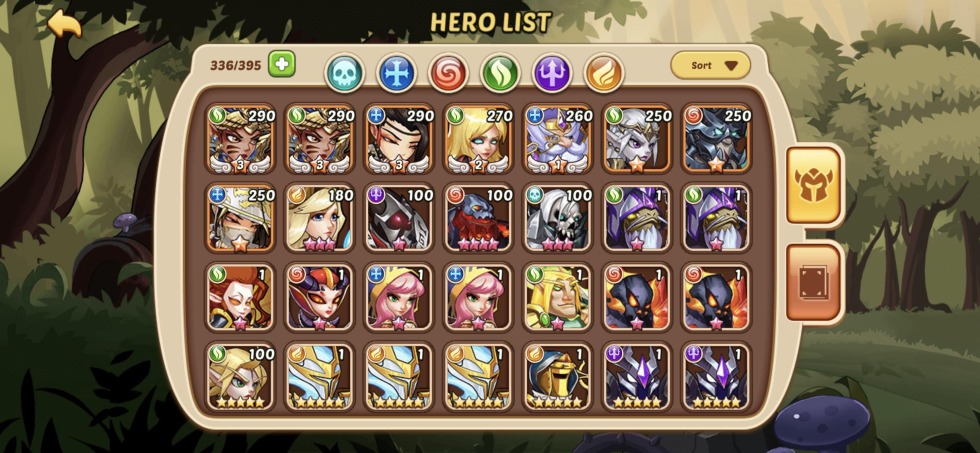Select the level 100 skeleton hero
The width and height of the screenshot is (980, 453).
tap(558, 218)
